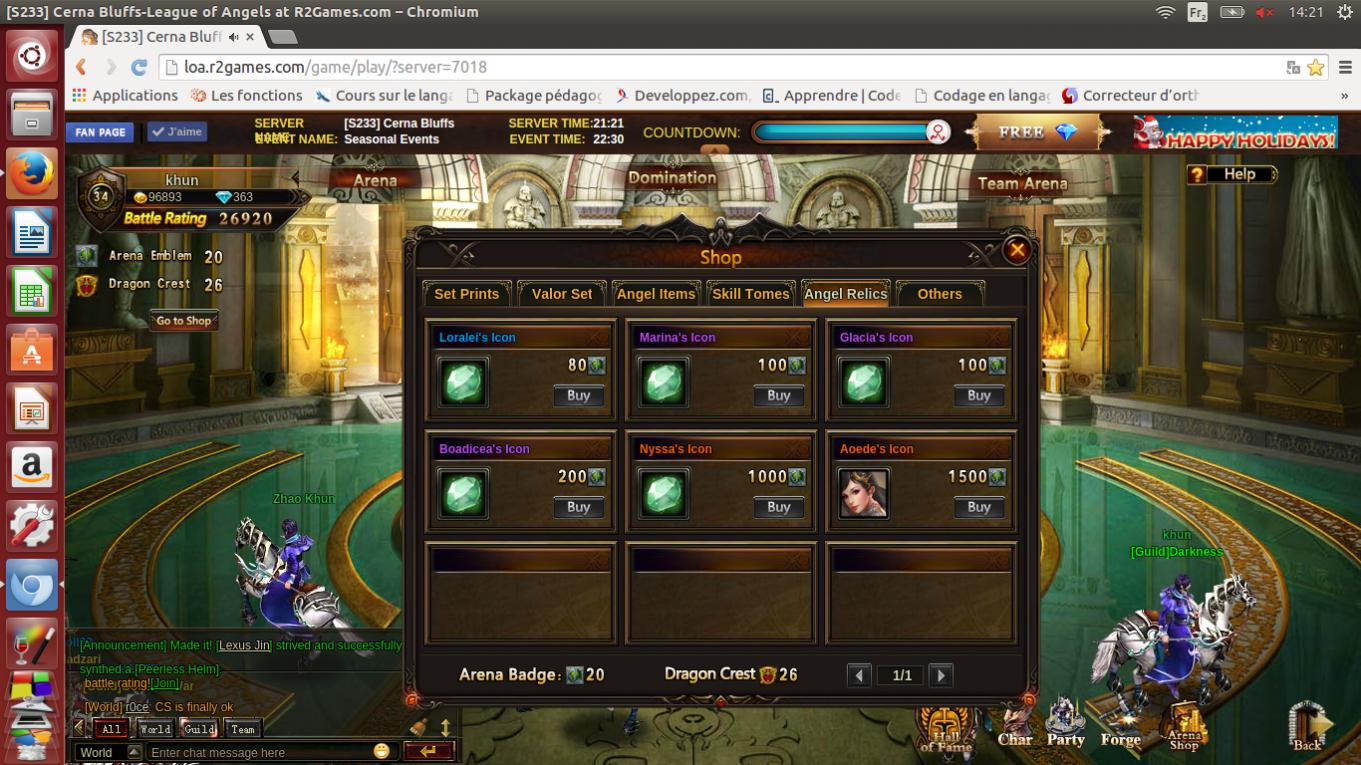1361x765 pixels.
Task: Click the Go to Shop button
Action: pos(184,321)
